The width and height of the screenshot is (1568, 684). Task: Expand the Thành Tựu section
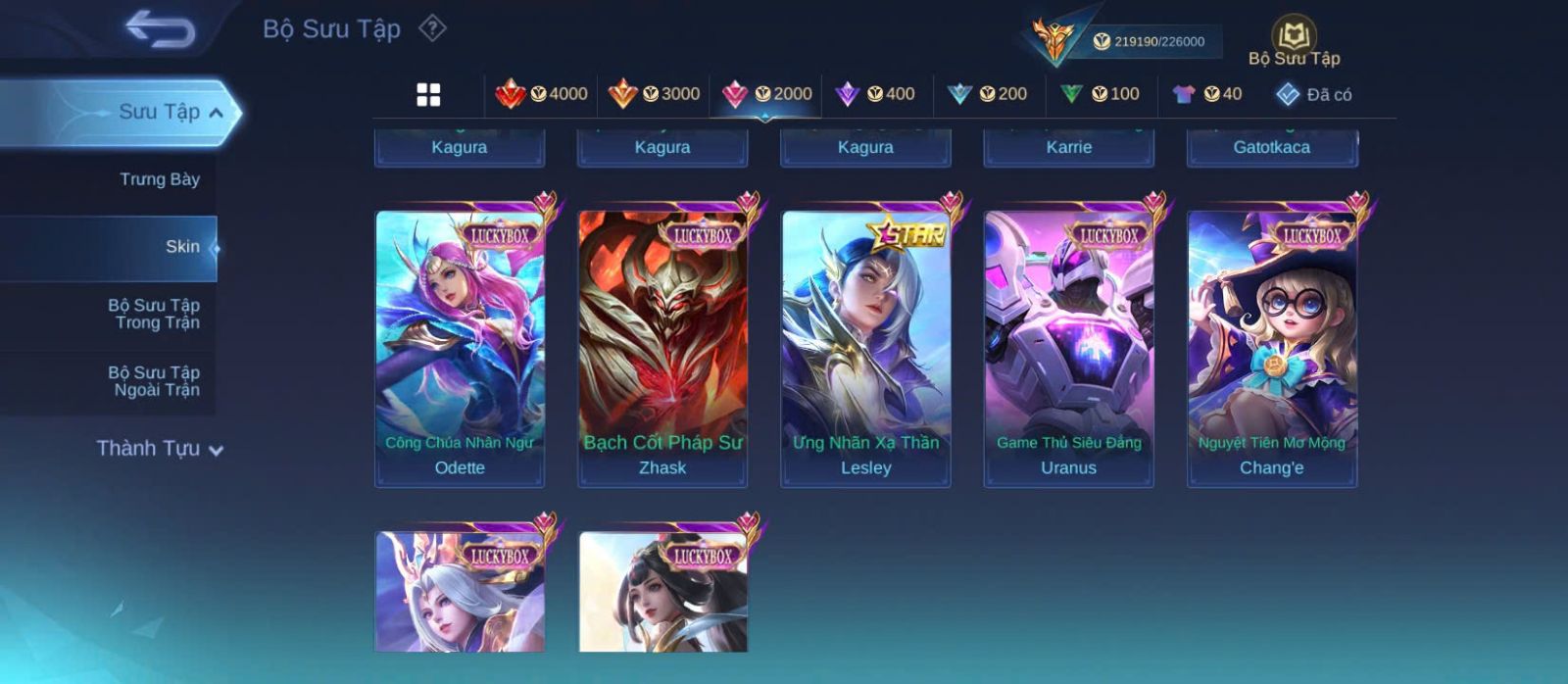pyautogui.click(x=160, y=449)
